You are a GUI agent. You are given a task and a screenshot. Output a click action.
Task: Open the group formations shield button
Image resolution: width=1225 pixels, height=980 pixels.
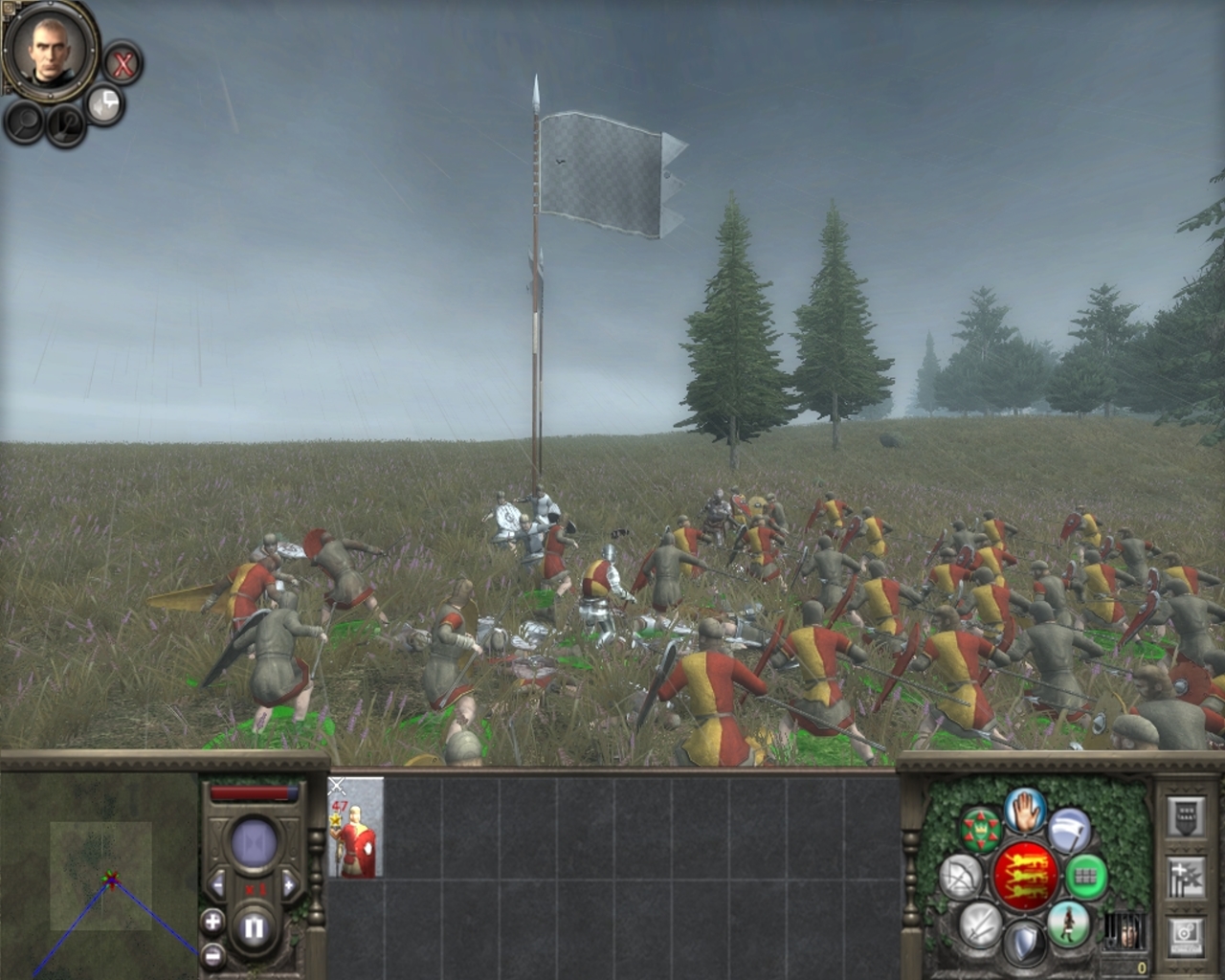point(1185,816)
